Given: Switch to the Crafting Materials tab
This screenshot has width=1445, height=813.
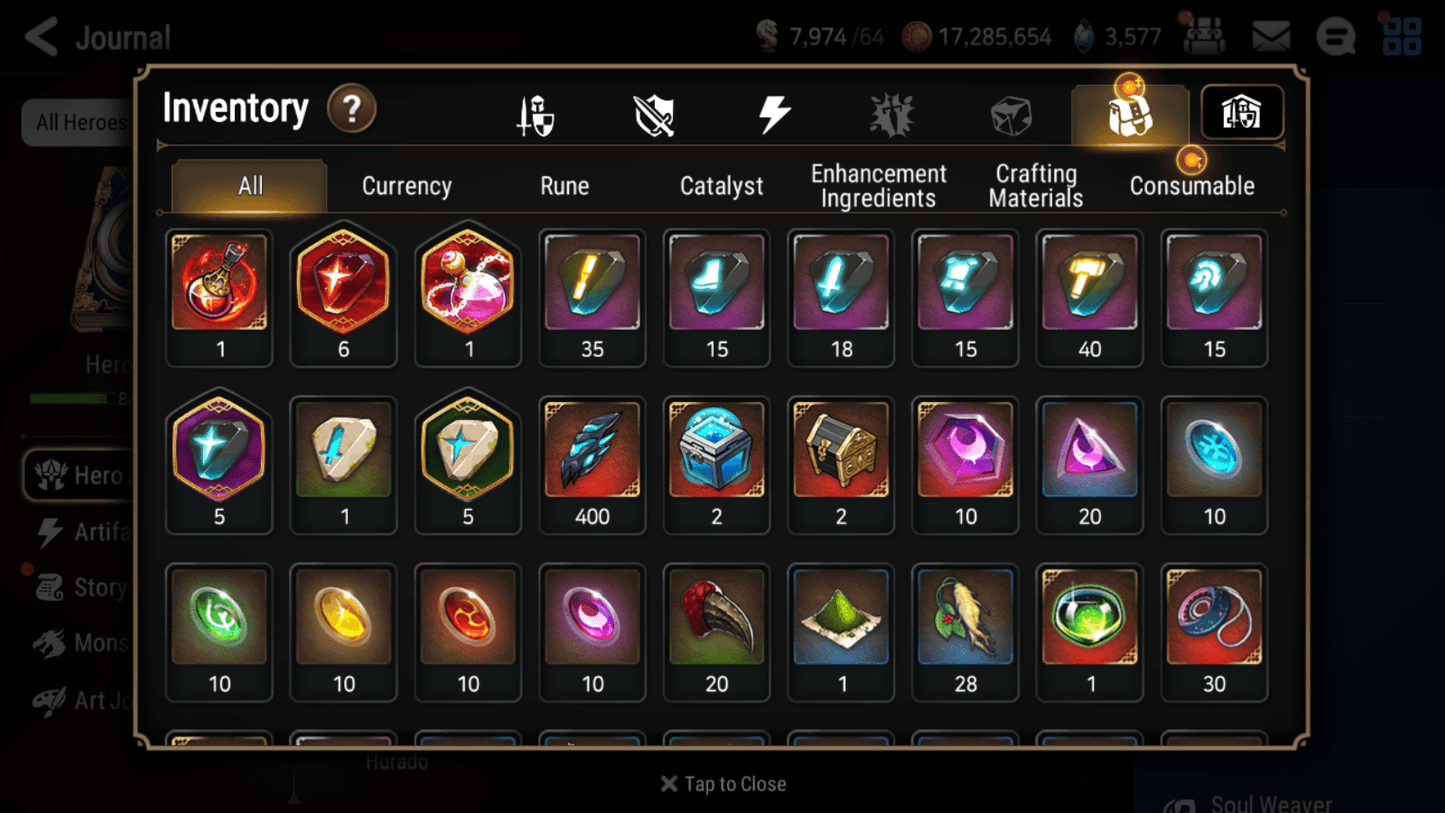Looking at the screenshot, I should pyautogui.click(x=1035, y=185).
